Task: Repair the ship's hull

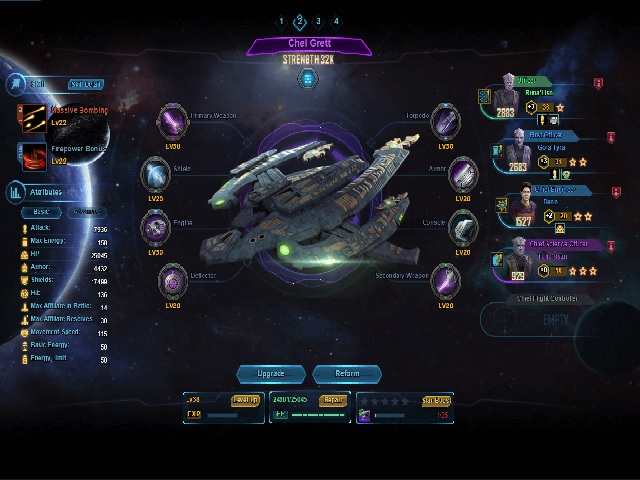Action: tap(332, 400)
